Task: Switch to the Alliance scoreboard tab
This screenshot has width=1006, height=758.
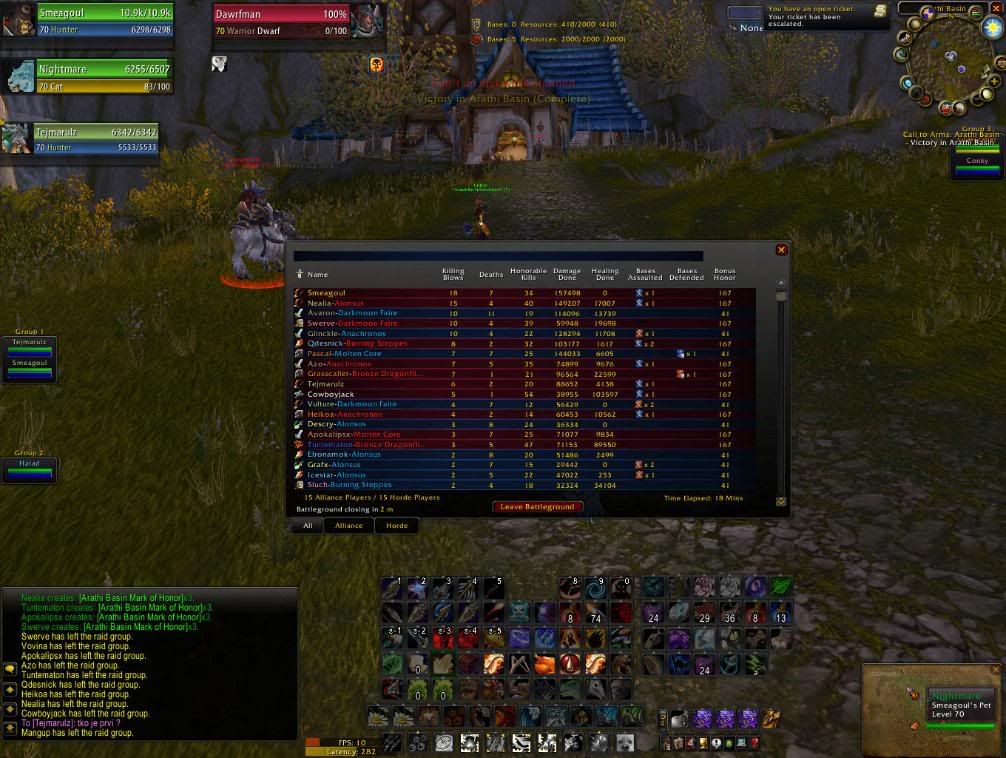Action: [x=348, y=525]
